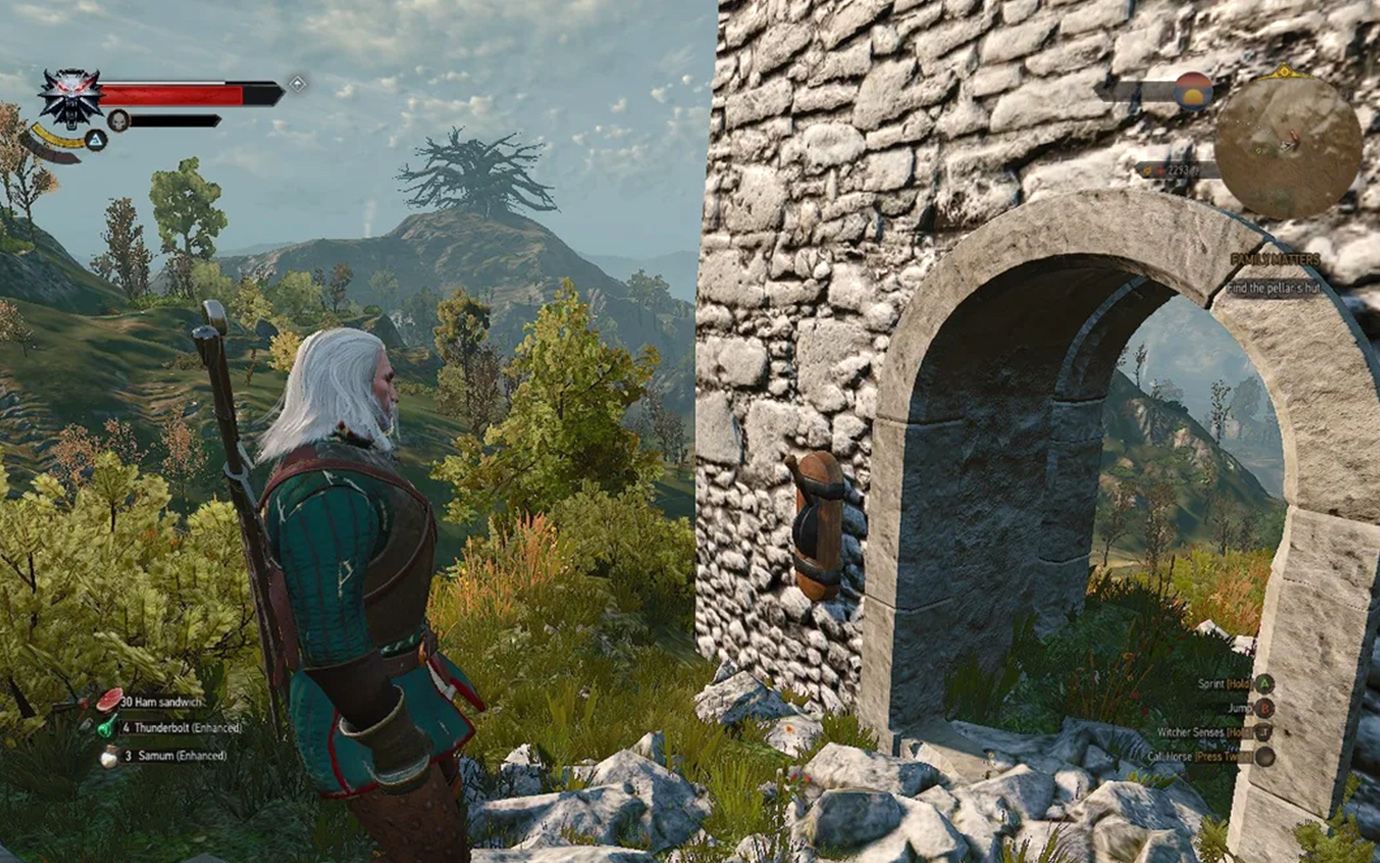This screenshot has height=863, width=1380.
Task: Click the sunset time-of-day icon
Action: tap(1193, 90)
